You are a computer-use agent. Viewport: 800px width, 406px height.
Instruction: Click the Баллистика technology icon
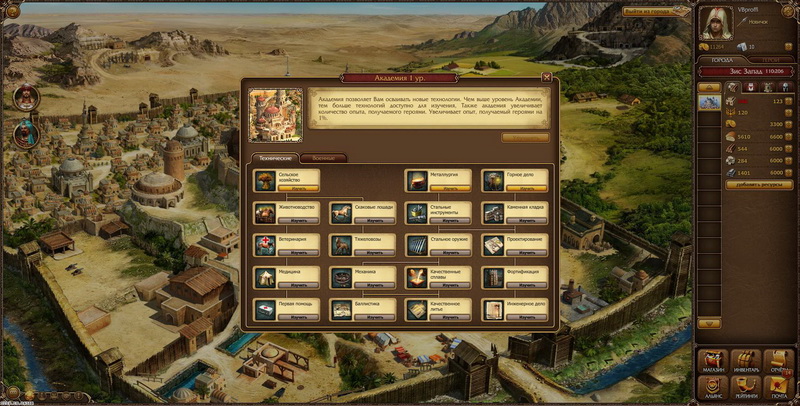pyautogui.click(x=342, y=310)
